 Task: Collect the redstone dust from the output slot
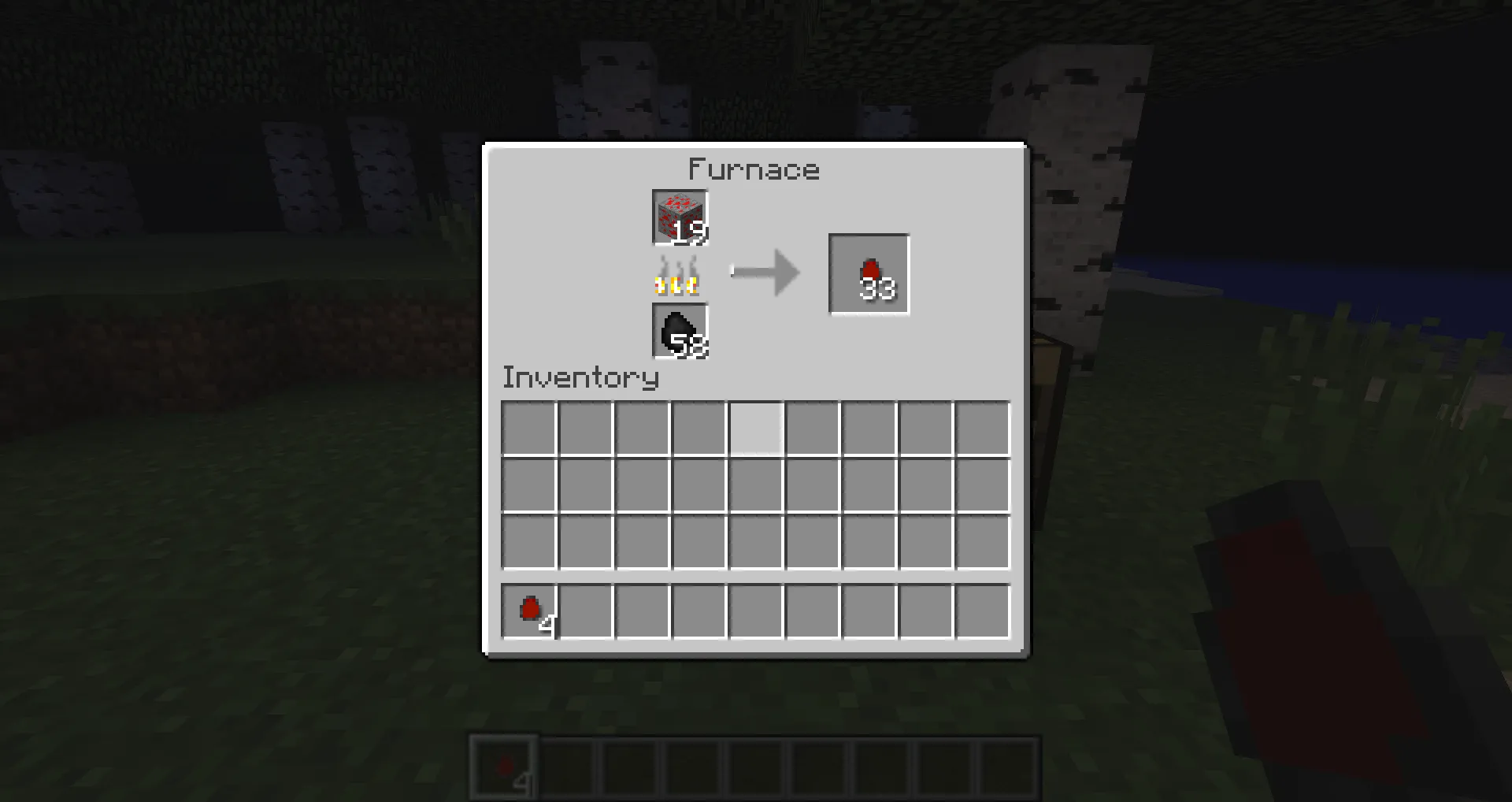tap(869, 274)
